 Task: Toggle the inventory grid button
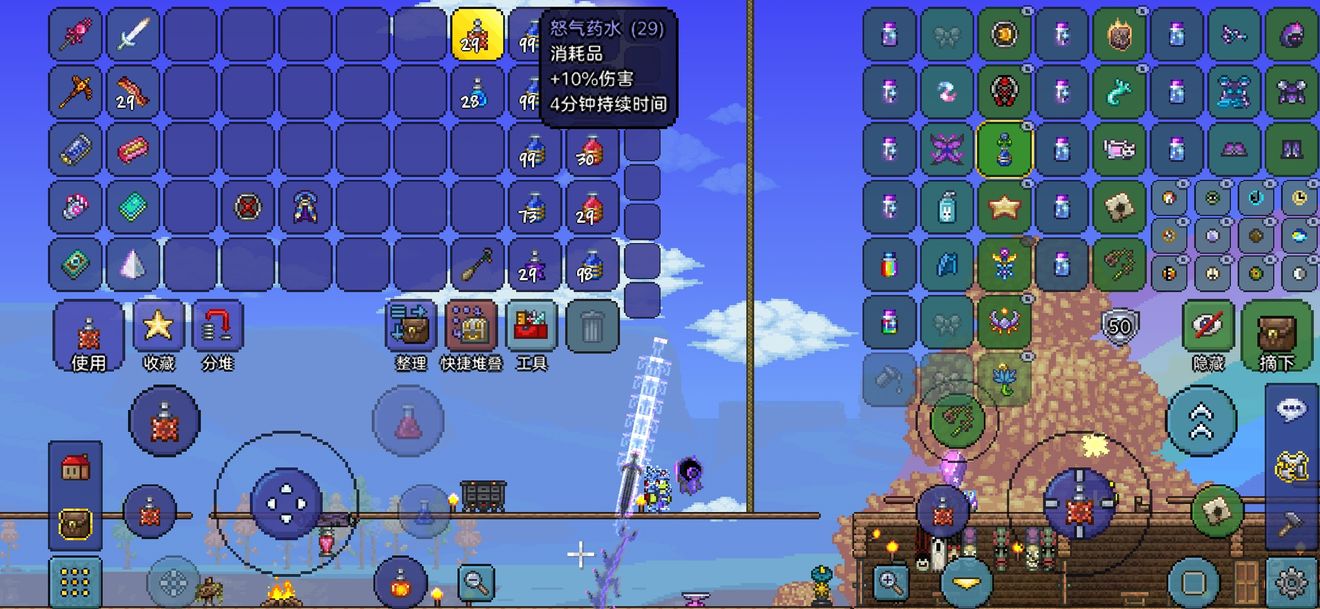tap(75, 581)
